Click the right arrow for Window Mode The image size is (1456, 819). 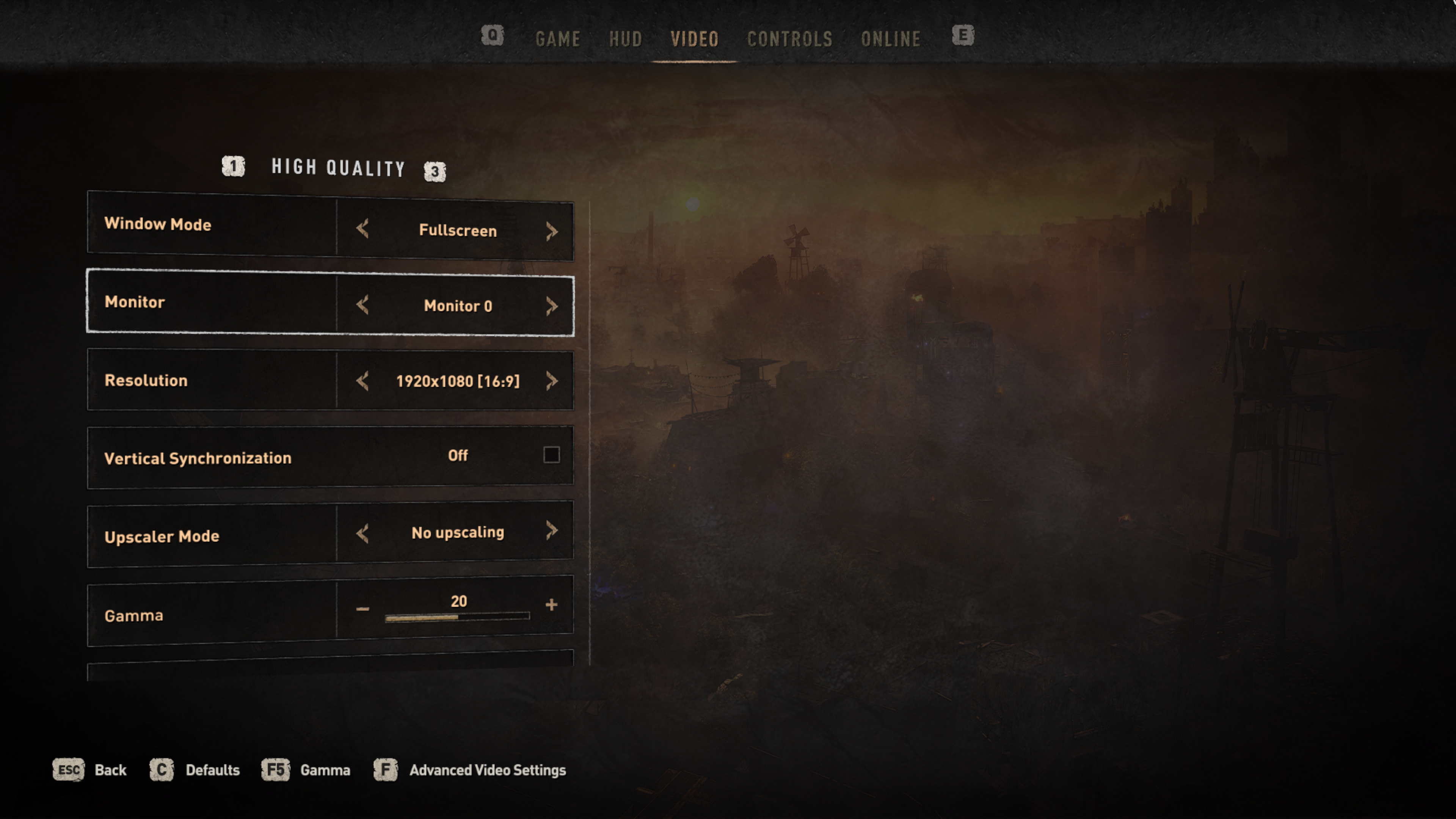tap(552, 231)
